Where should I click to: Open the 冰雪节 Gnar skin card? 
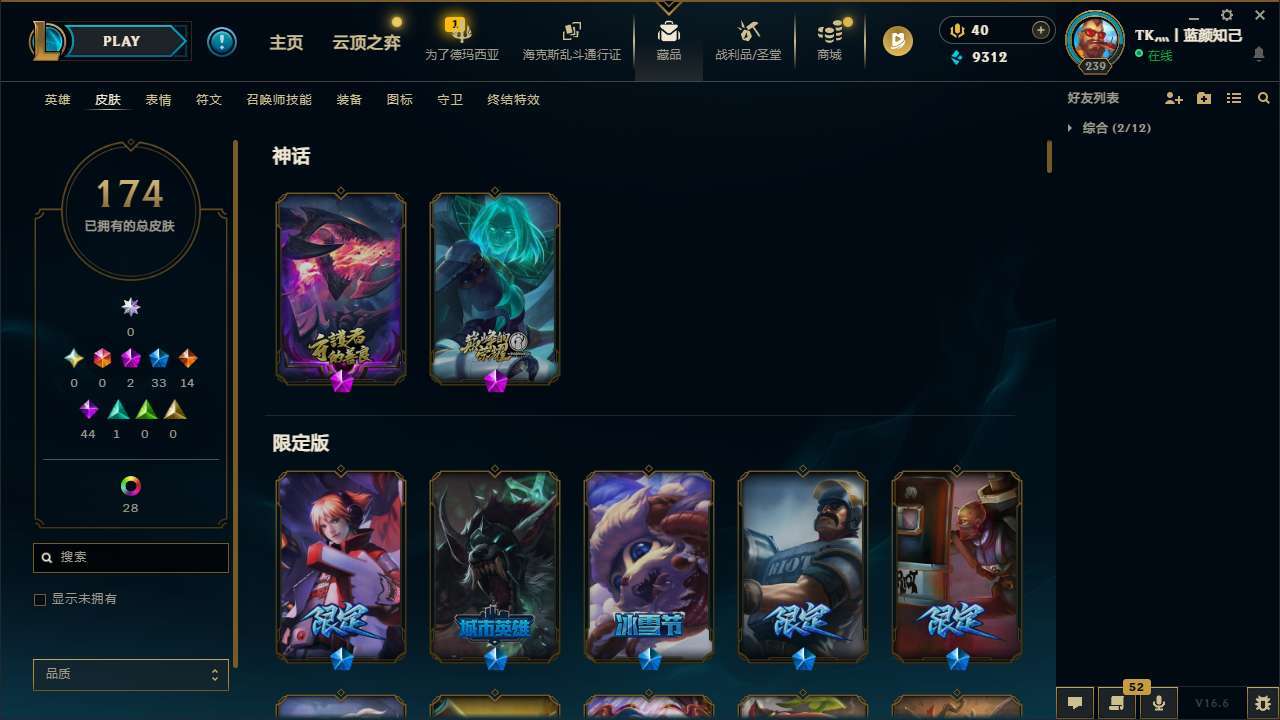tap(648, 566)
